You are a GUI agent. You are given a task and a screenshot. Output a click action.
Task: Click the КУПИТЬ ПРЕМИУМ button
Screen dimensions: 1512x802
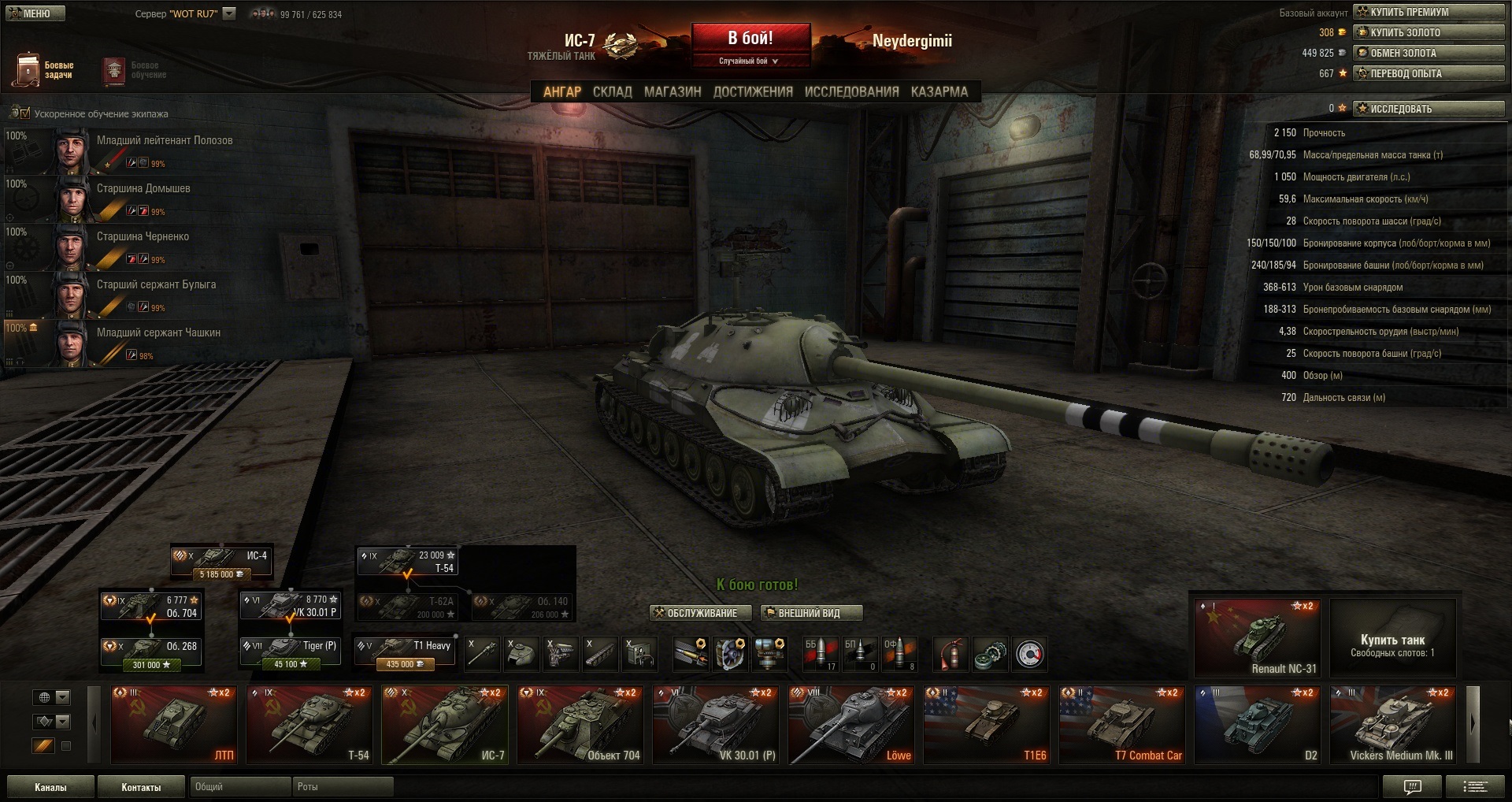coord(1429,12)
